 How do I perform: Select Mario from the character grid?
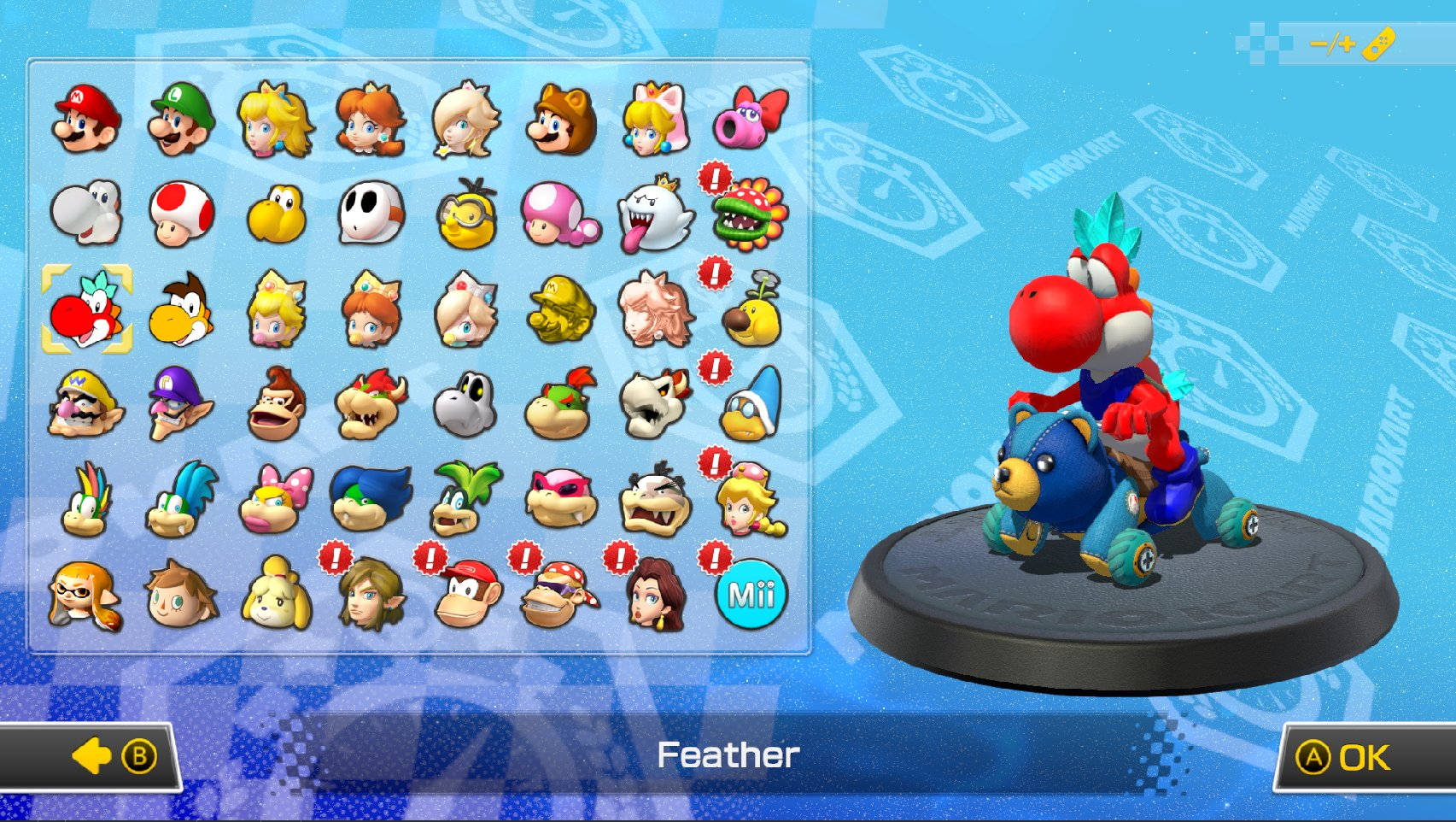86,119
